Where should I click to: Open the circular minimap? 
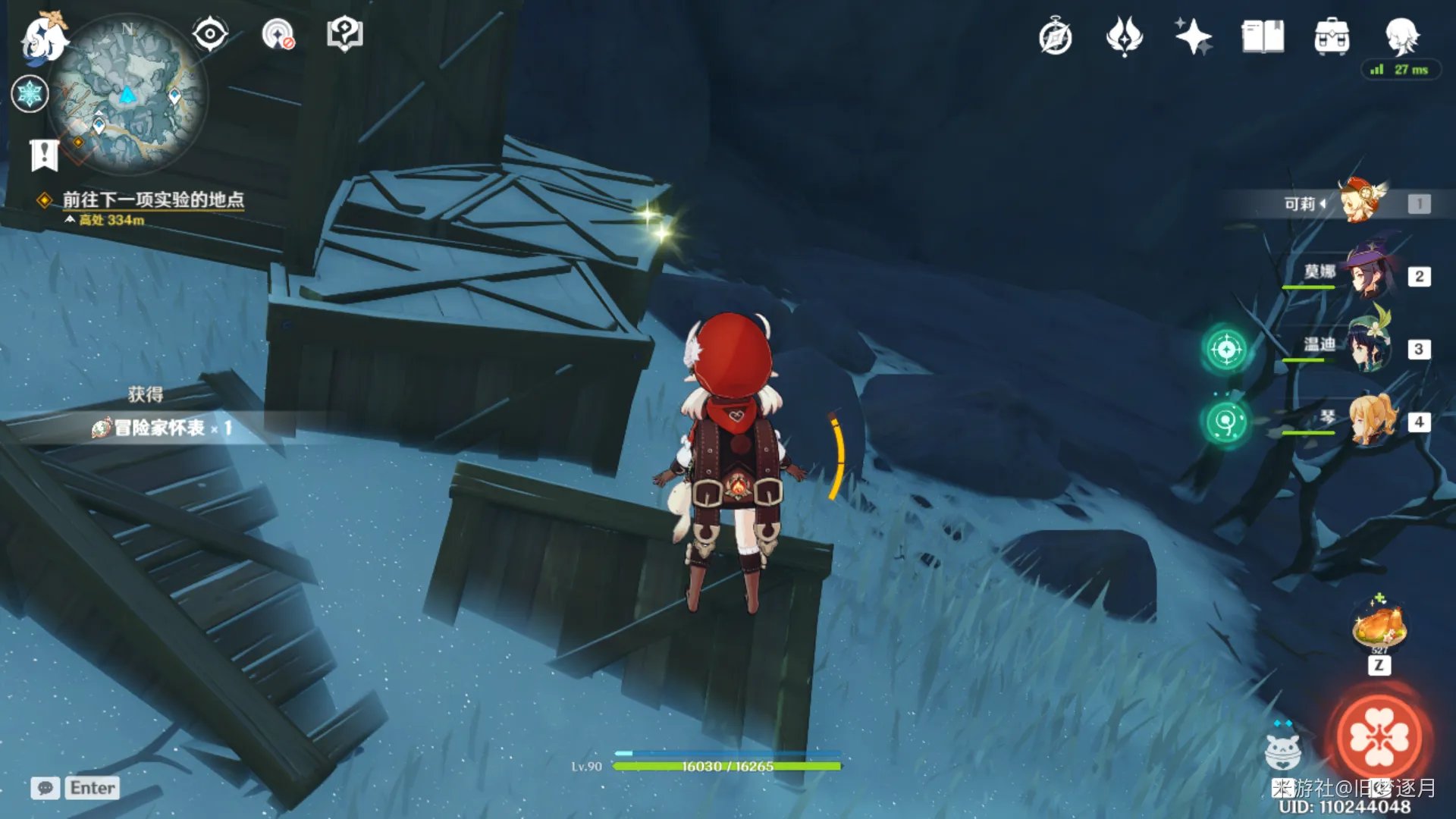[127, 95]
